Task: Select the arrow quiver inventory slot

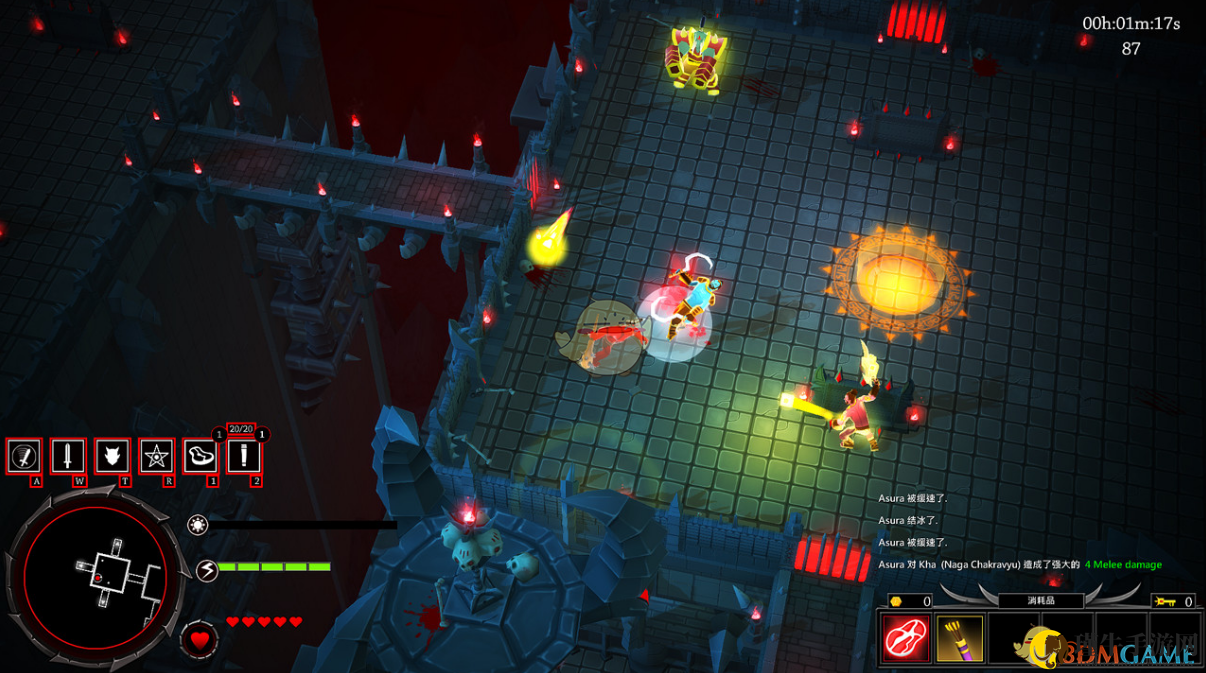Action: tap(959, 639)
